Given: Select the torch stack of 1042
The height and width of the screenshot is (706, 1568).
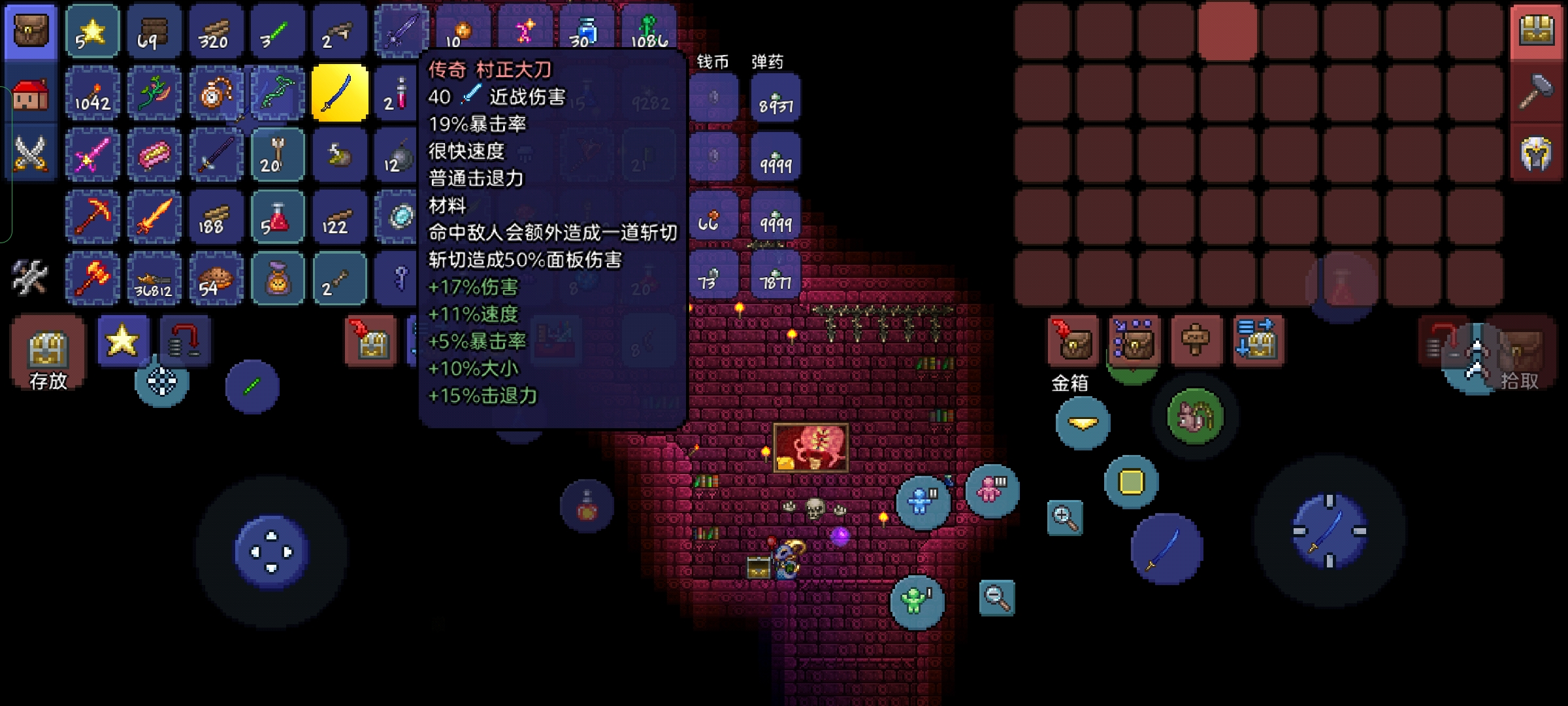Looking at the screenshot, I should pyautogui.click(x=92, y=93).
